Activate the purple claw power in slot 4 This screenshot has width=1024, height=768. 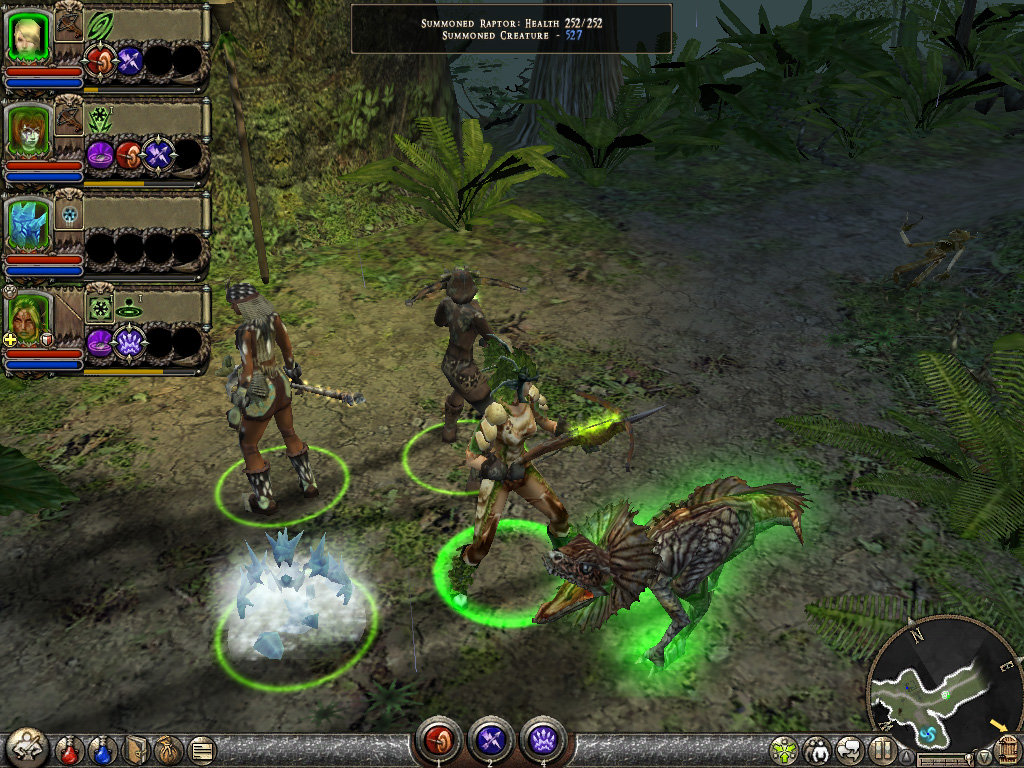542,740
